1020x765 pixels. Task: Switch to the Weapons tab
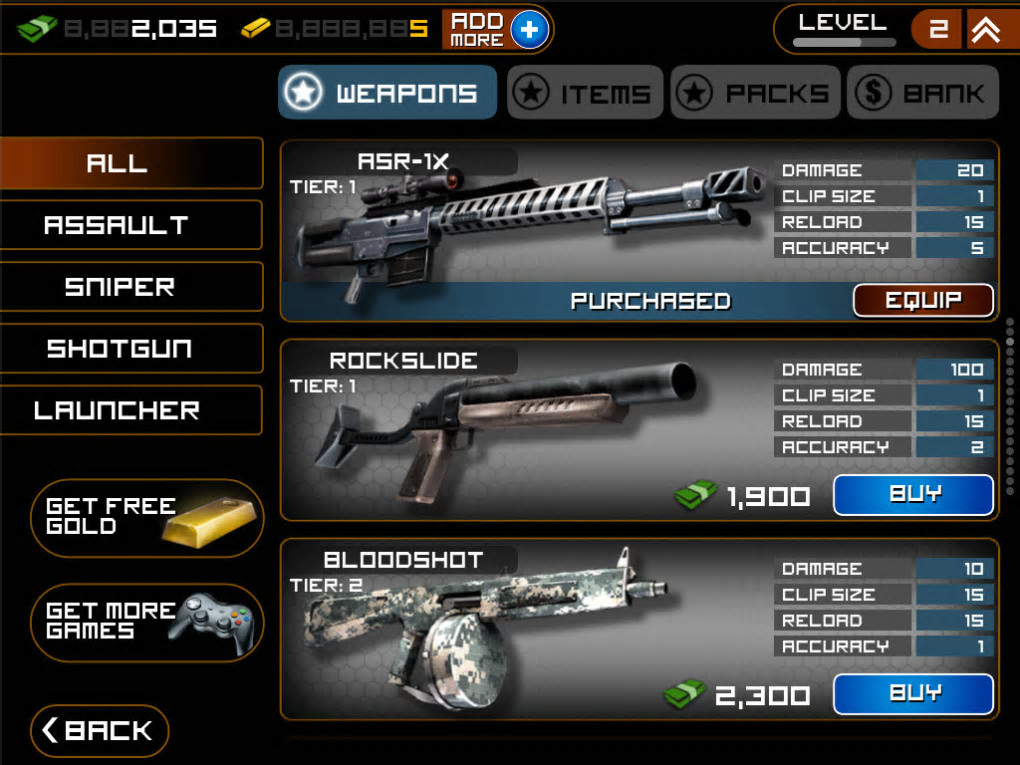(387, 93)
